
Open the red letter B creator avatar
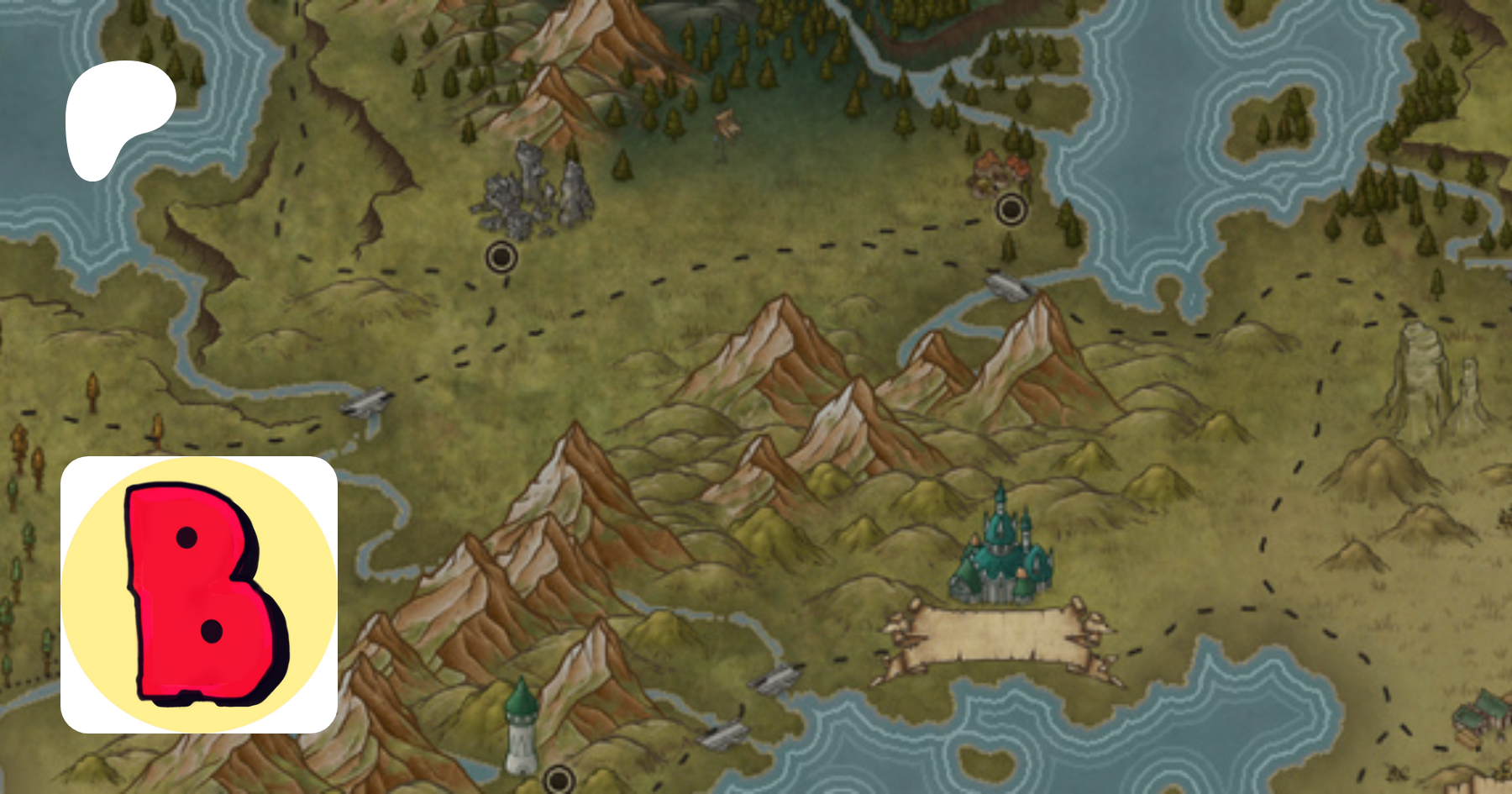coord(199,595)
